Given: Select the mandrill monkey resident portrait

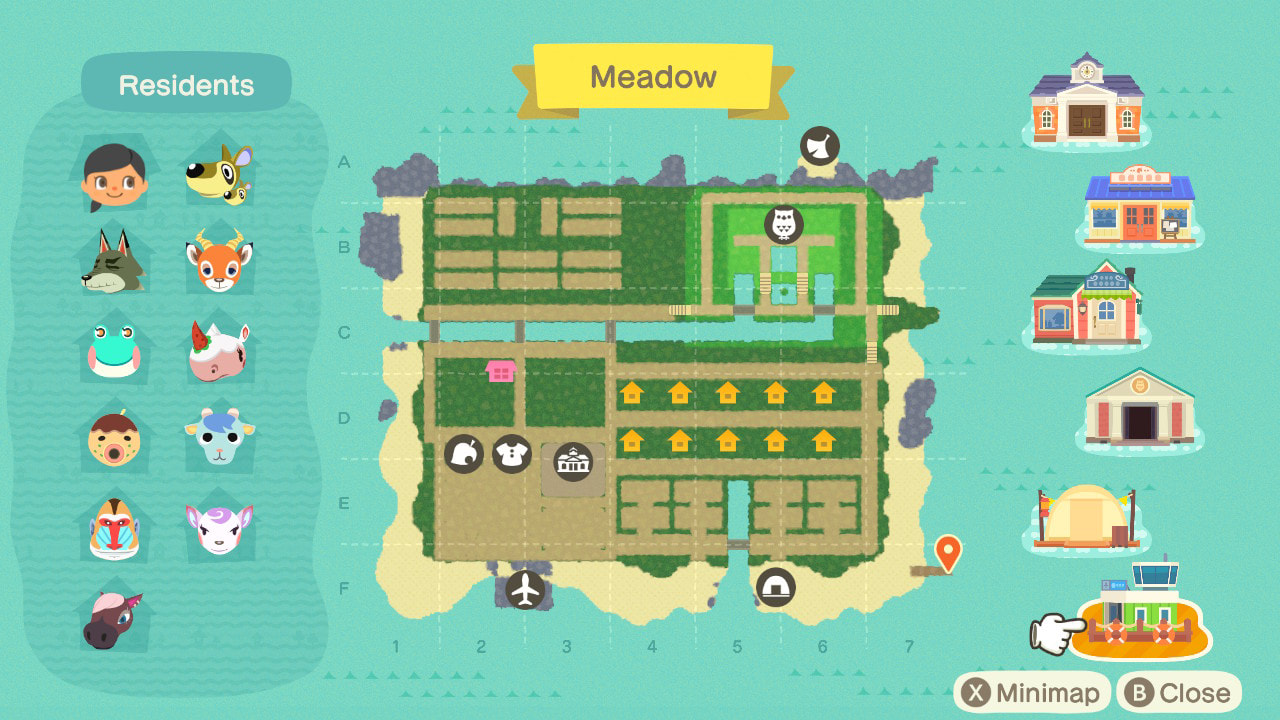Looking at the screenshot, I should (x=114, y=527).
